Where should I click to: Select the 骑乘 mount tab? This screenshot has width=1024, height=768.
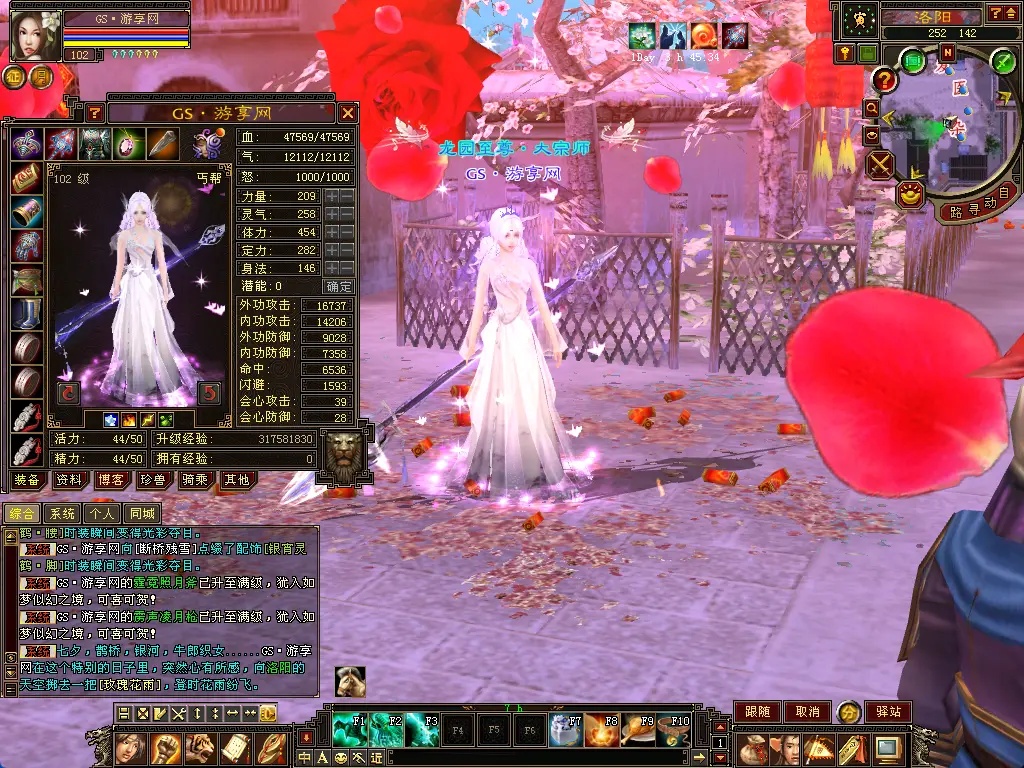(194, 480)
